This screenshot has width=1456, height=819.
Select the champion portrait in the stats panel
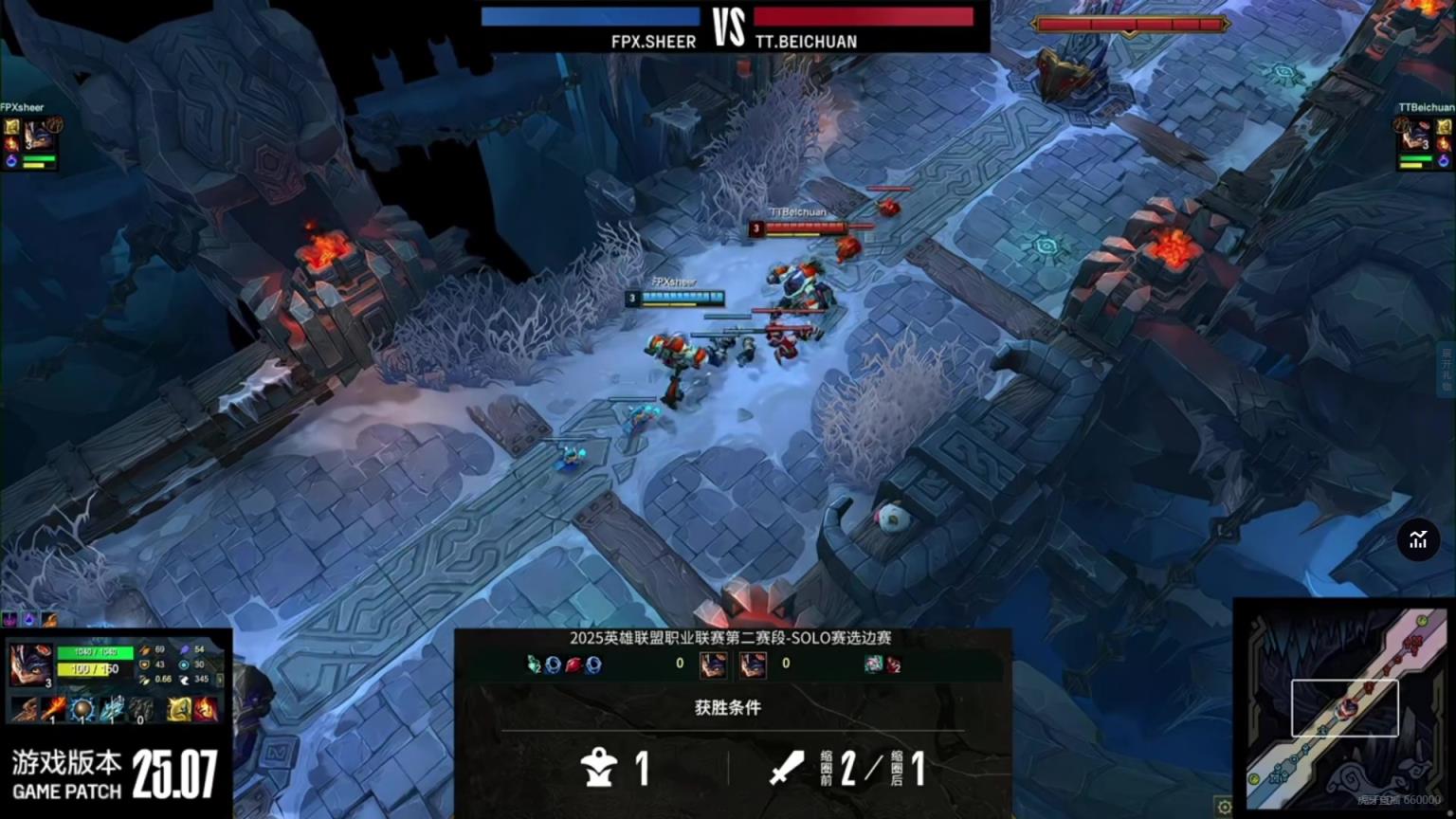click(x=29, y=664)
